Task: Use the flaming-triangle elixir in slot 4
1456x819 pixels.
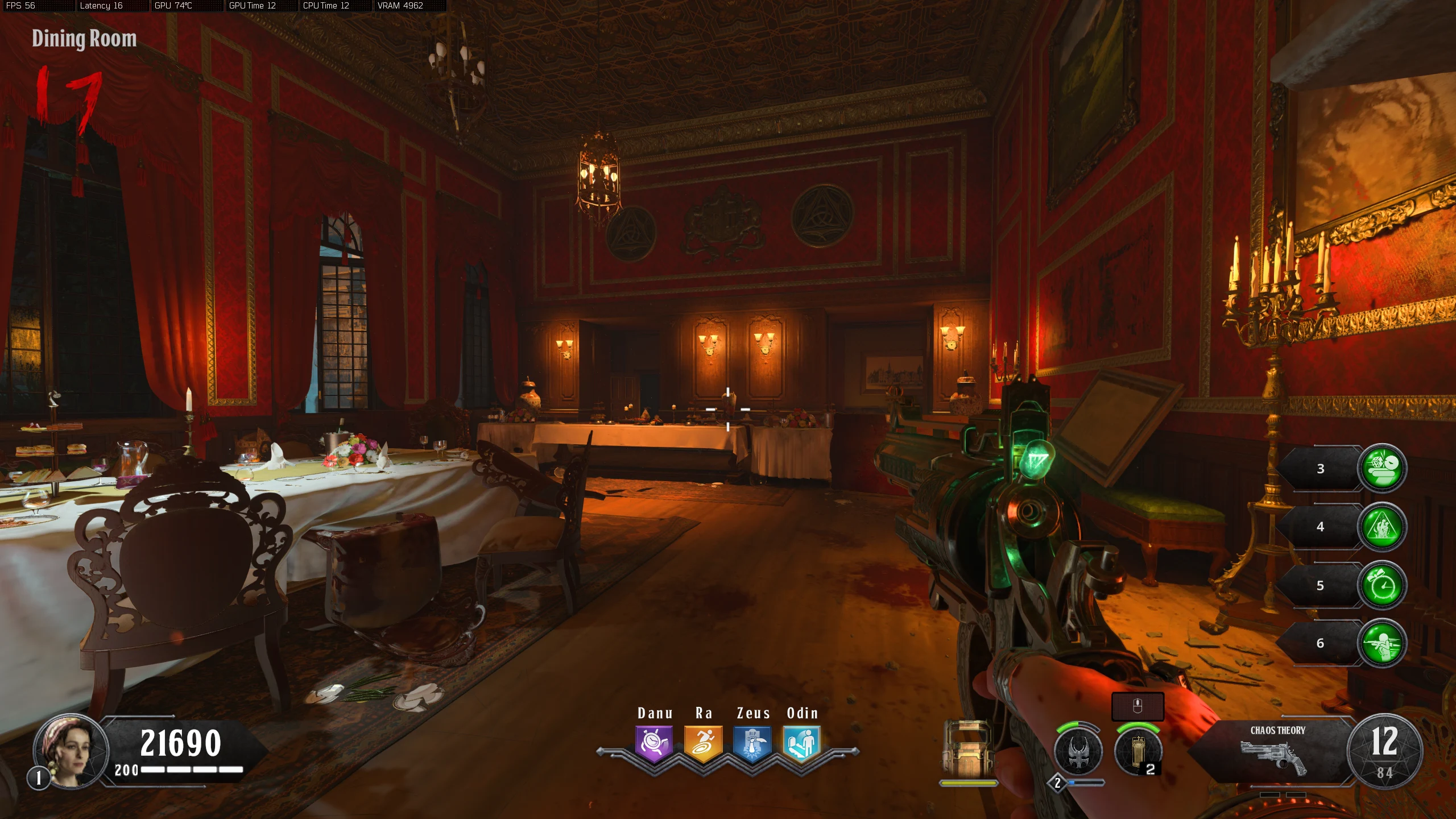Action: pyautogui.click(x=1382, y=527)
